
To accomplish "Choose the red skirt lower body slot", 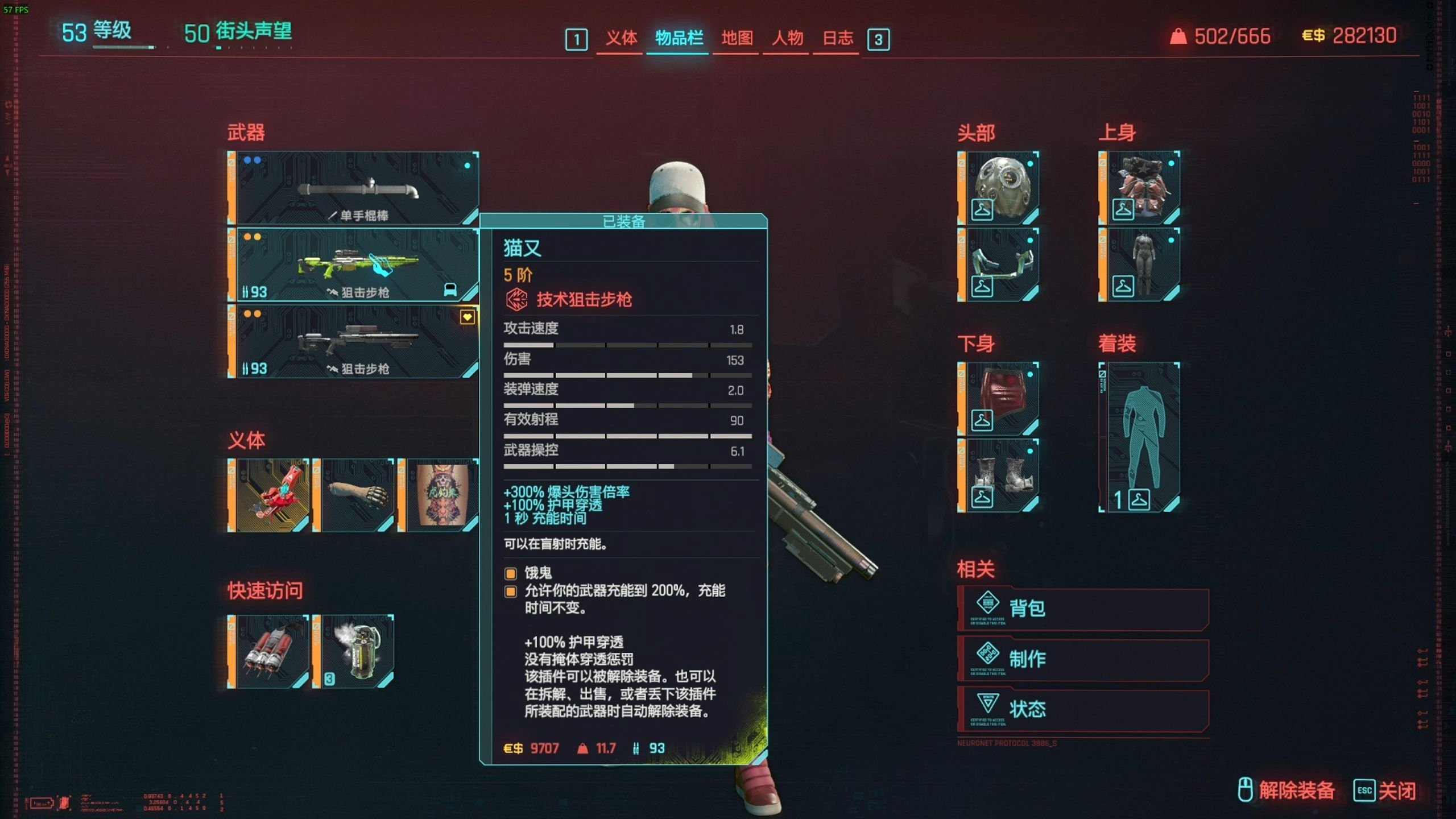I will 999,398.
